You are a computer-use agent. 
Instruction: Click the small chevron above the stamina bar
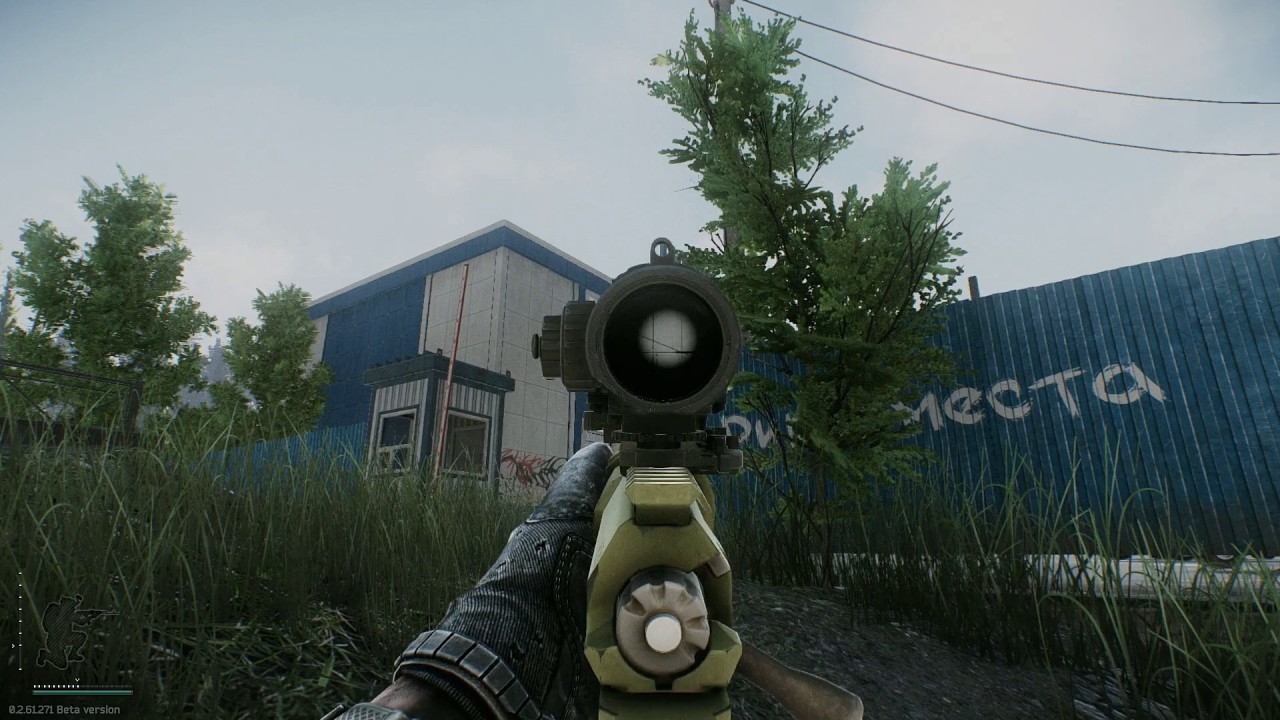(x=77, y=679)
